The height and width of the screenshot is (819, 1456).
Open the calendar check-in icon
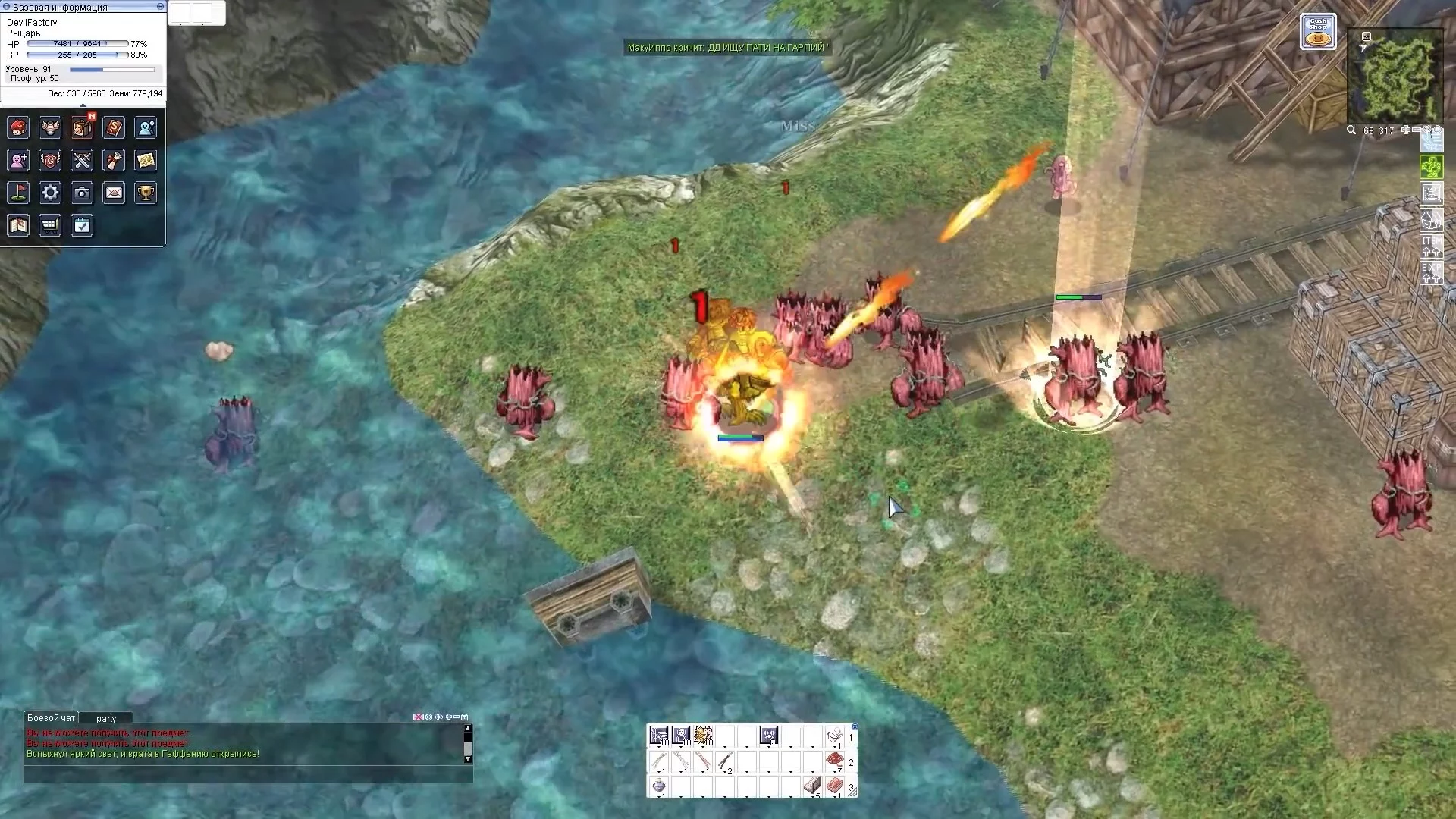tap(82, 225)
